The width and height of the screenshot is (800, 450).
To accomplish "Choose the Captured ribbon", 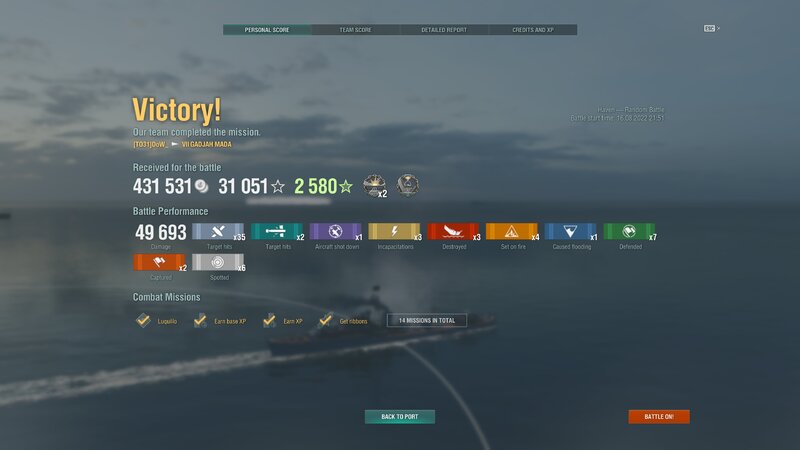I will pyautogui.click(x=158, y=263).
